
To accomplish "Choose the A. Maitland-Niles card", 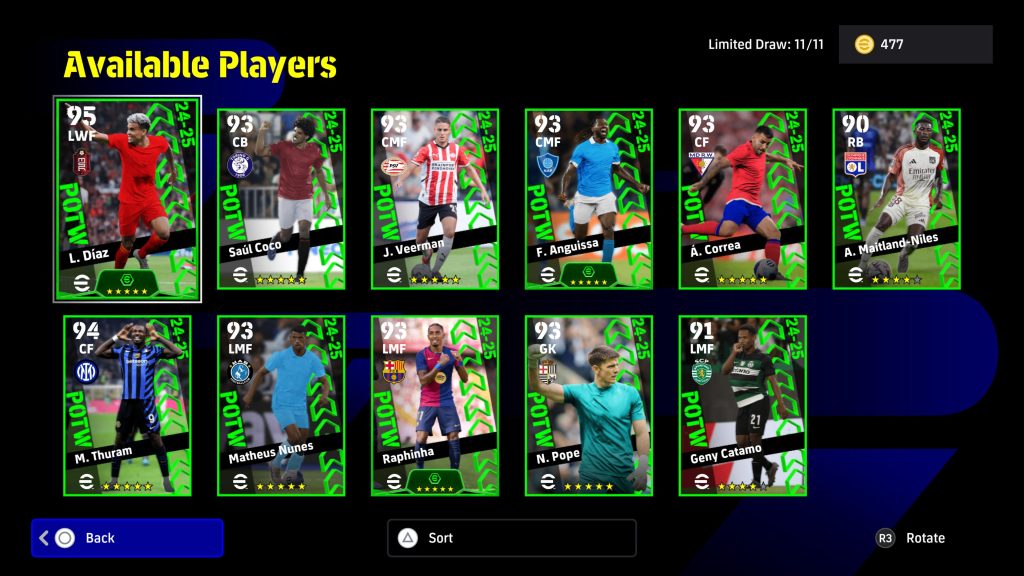I will 897,199.
